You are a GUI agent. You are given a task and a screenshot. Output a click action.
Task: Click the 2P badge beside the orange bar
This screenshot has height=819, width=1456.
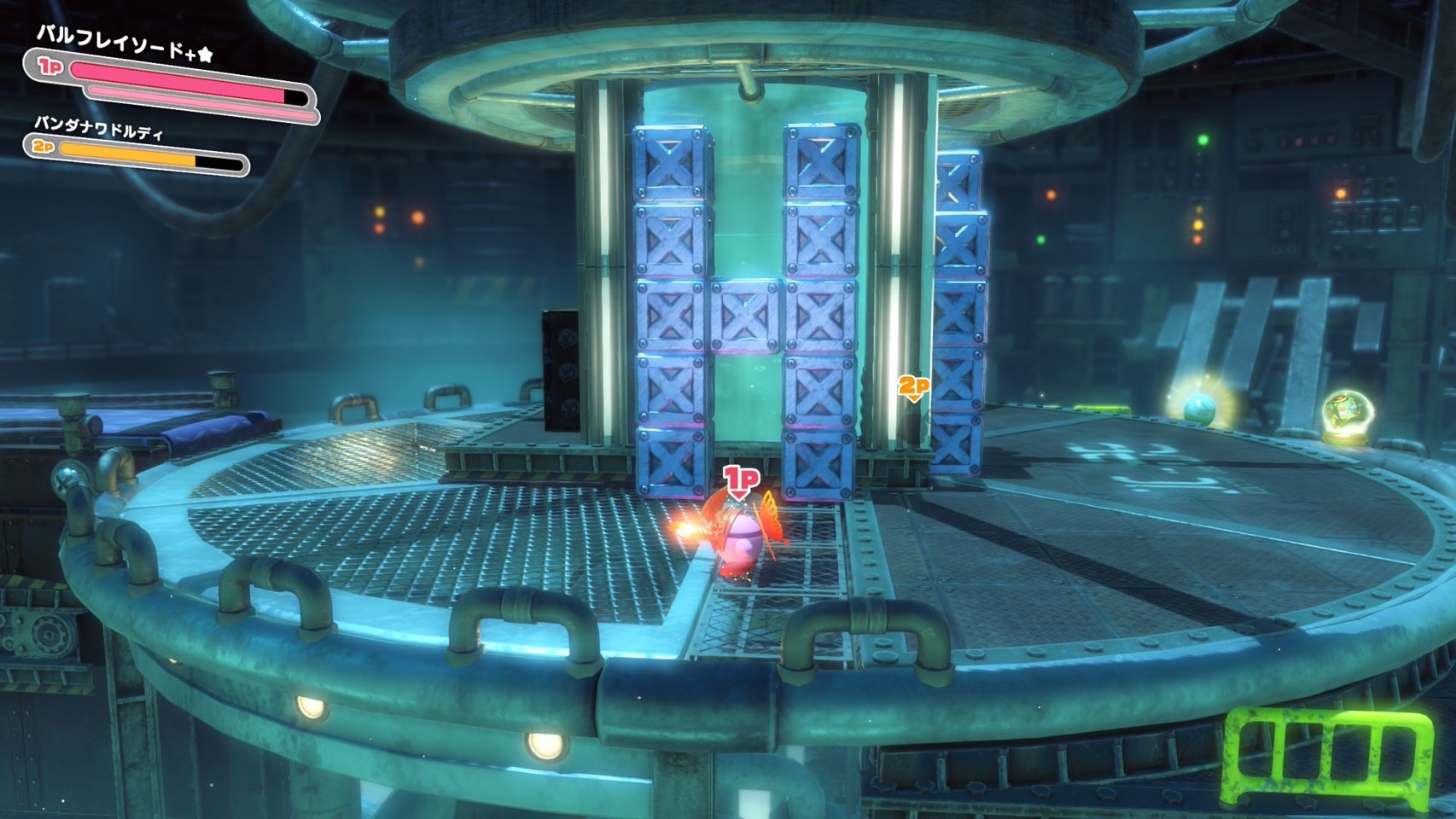(43, 148)
